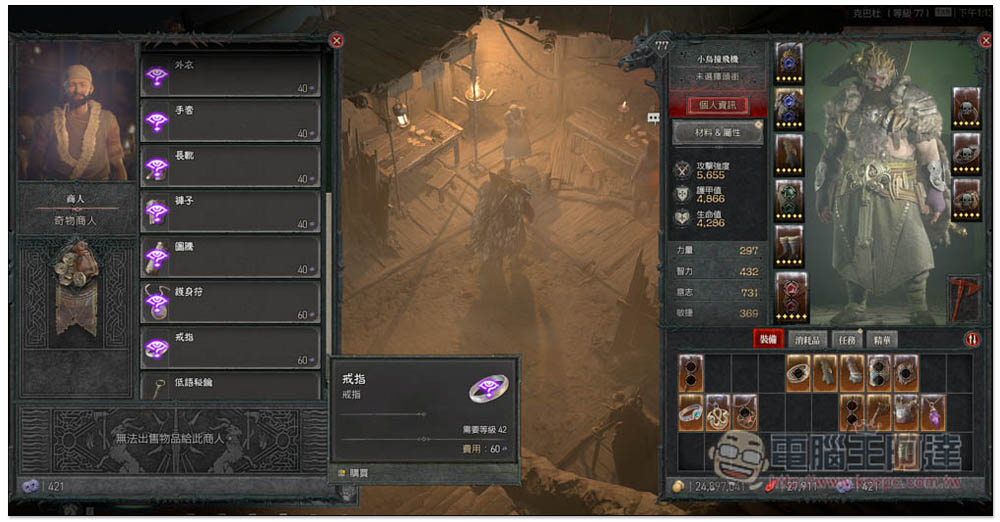Viewport: 1000px width, 522px height.
Task: Select the equipped red axe weapon slot
Action: (963, 298)
